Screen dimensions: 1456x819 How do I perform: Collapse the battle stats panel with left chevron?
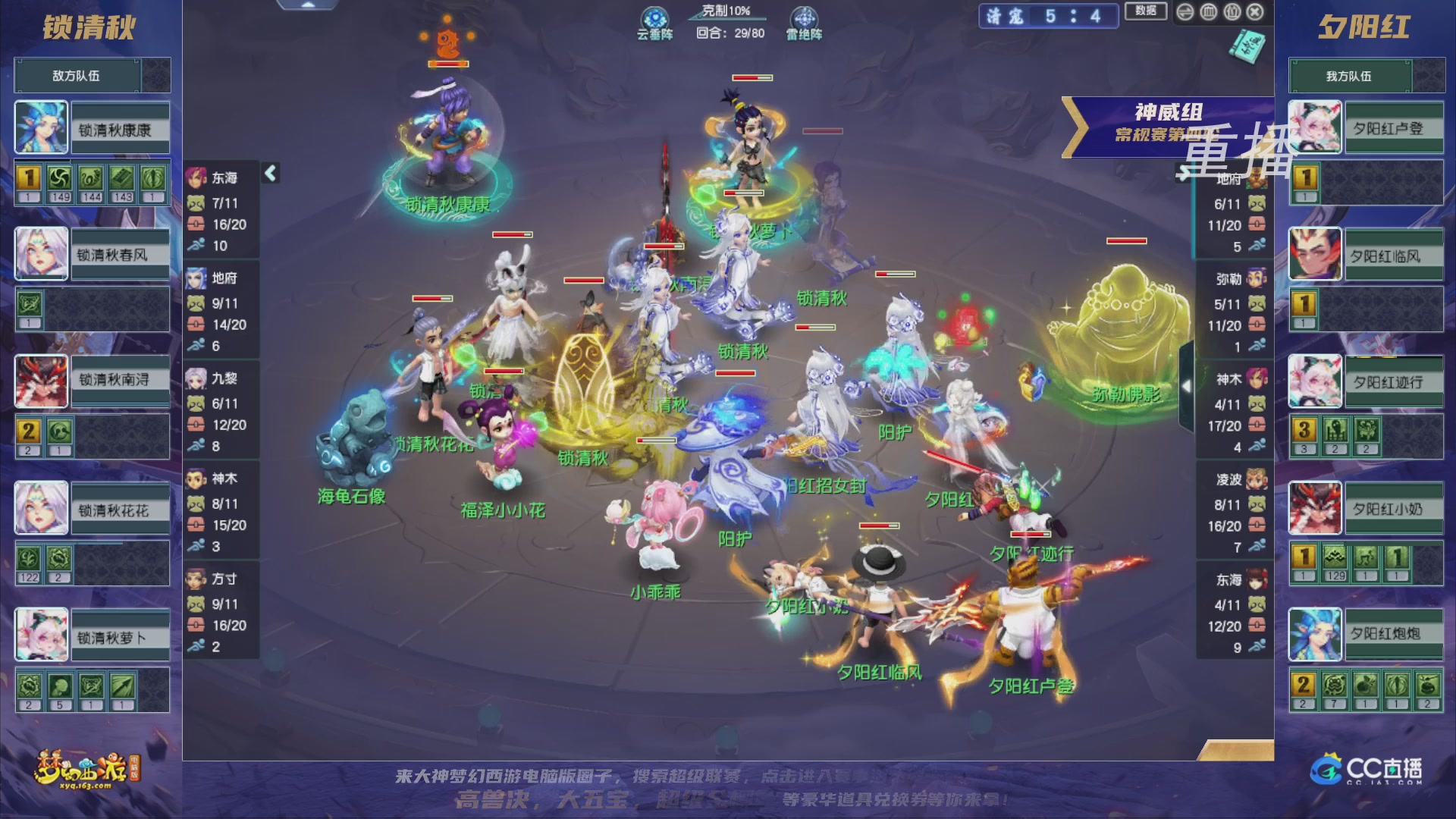(x=269, y=173)
